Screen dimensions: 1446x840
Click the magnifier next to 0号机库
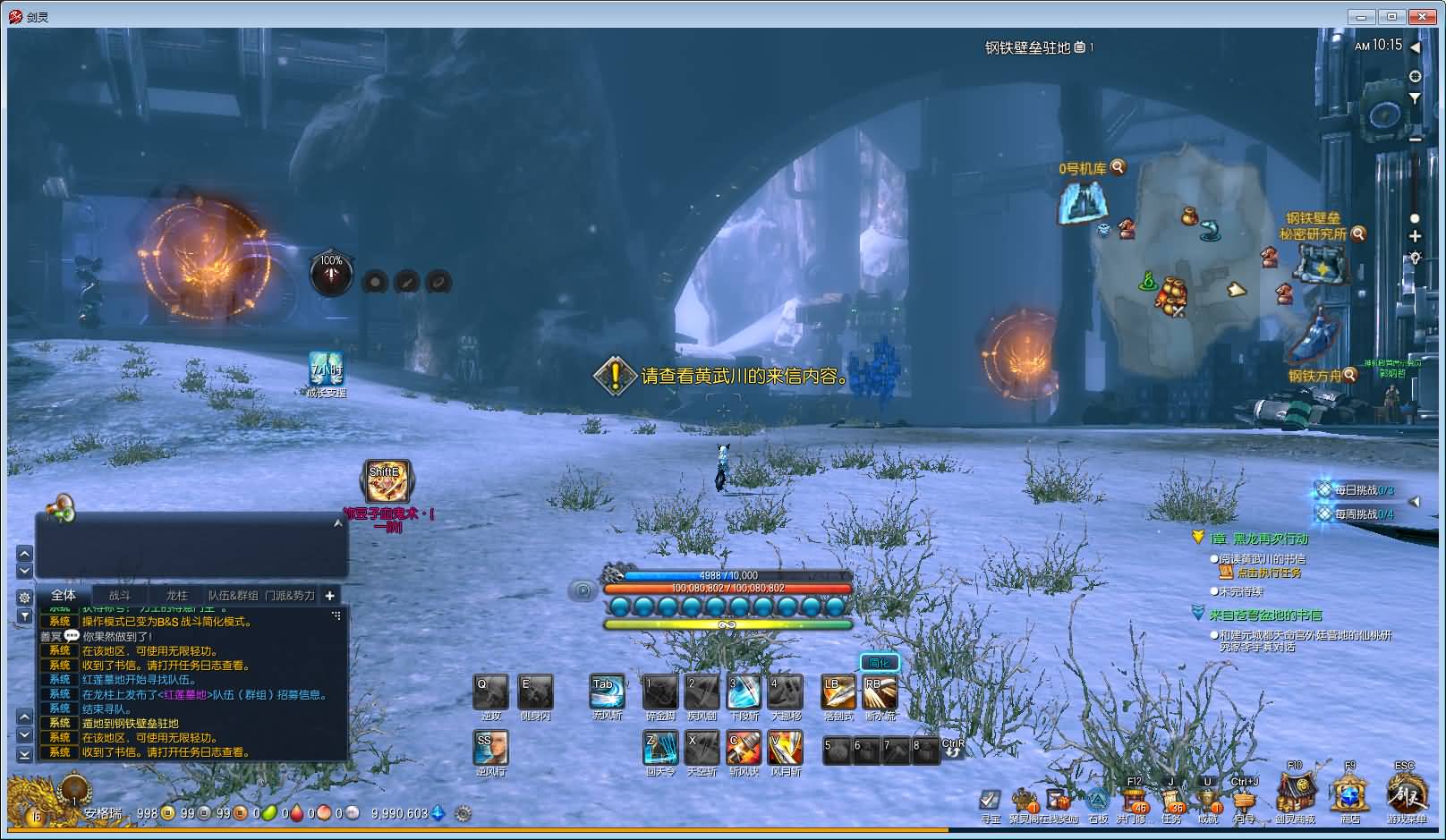tap(1118, 167)
